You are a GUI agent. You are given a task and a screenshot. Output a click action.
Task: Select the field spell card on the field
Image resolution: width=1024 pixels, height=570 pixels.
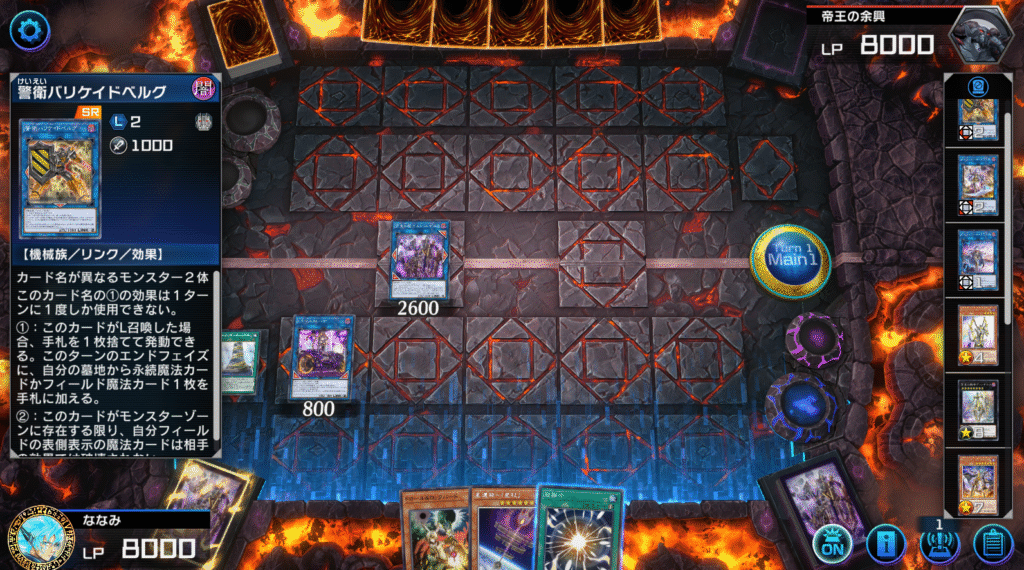coord(240,361)
